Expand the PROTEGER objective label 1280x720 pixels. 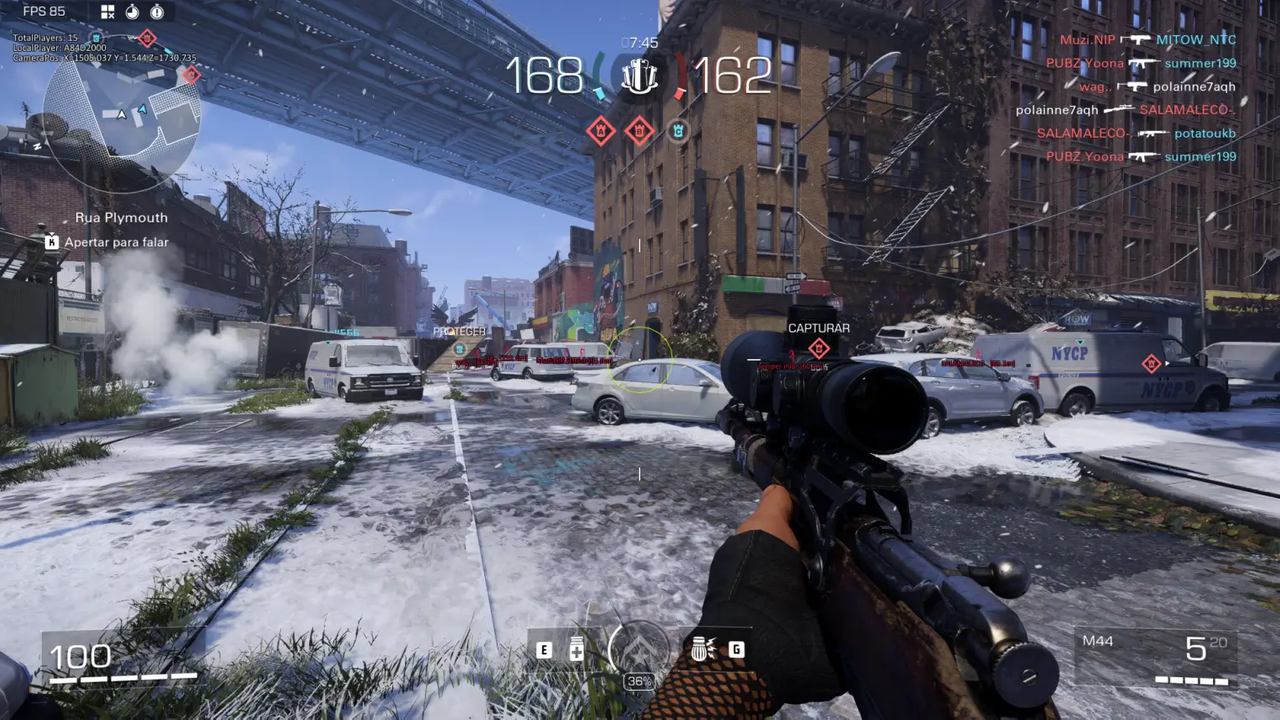(459, 330)
